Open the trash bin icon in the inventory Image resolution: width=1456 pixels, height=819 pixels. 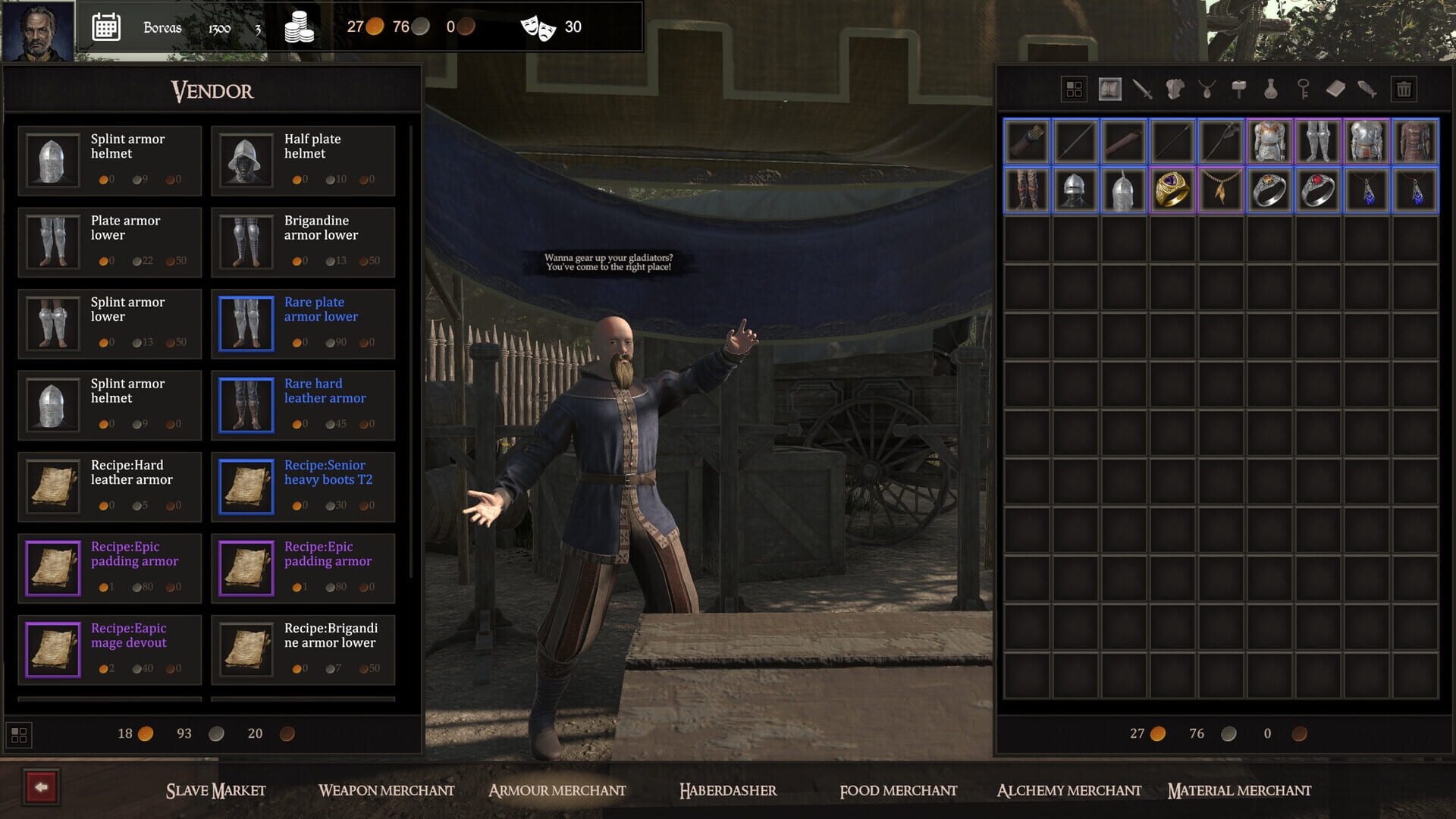(x=1404, y=89)
